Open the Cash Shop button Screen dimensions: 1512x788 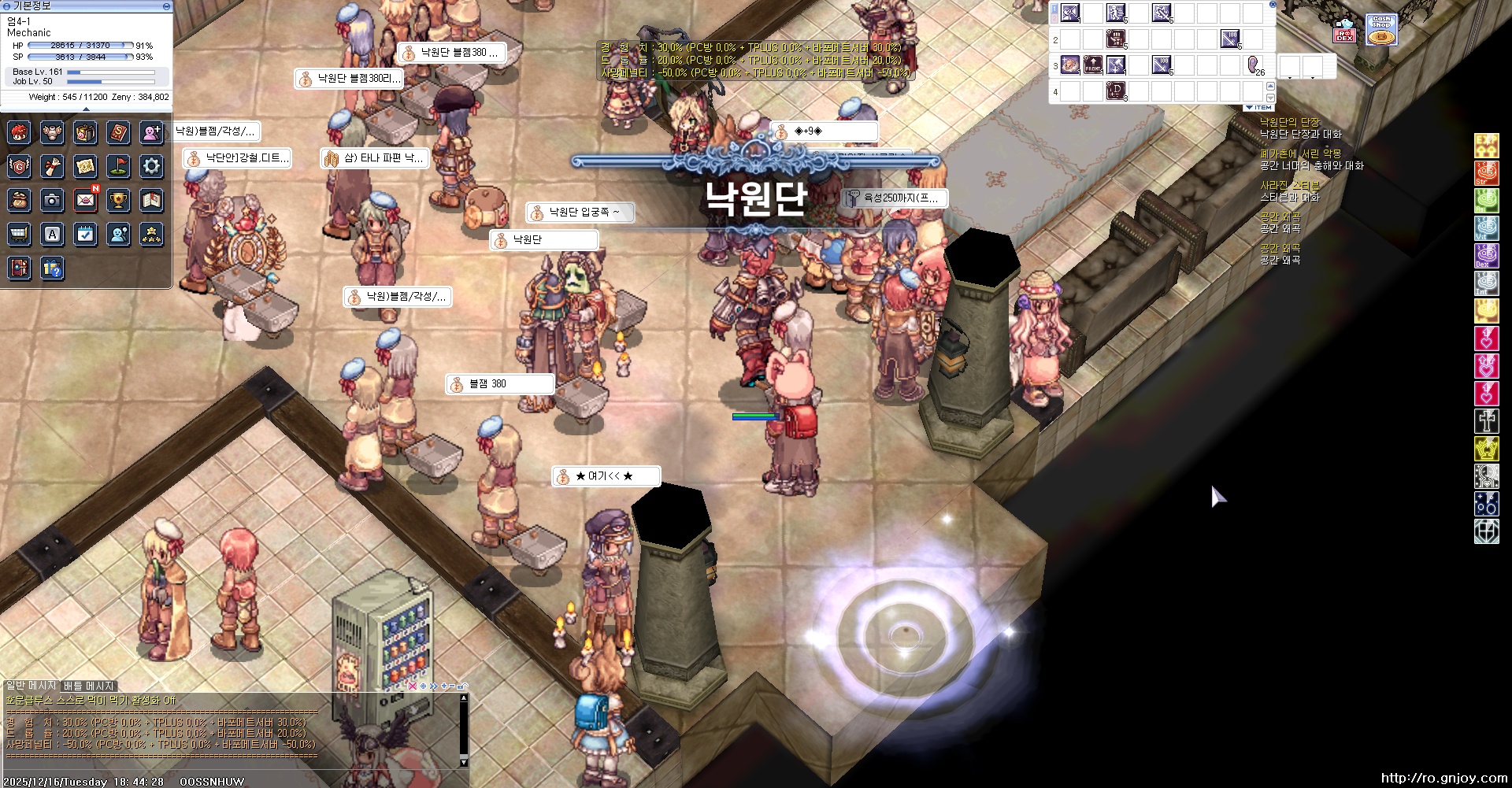[x=1382, y=30]
